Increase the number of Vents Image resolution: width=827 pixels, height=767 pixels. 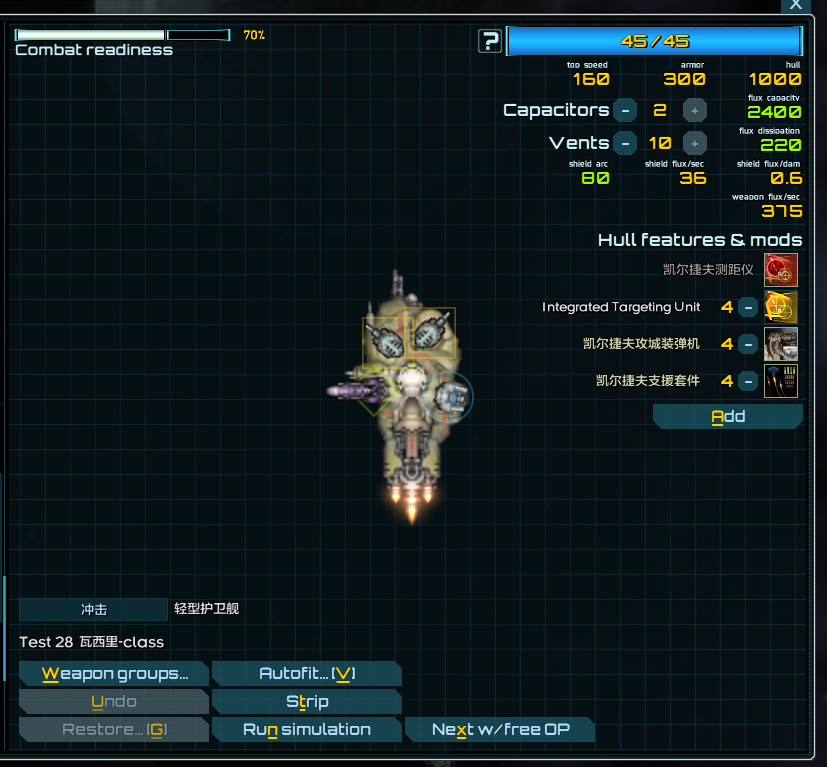click(x=695, y=143)
